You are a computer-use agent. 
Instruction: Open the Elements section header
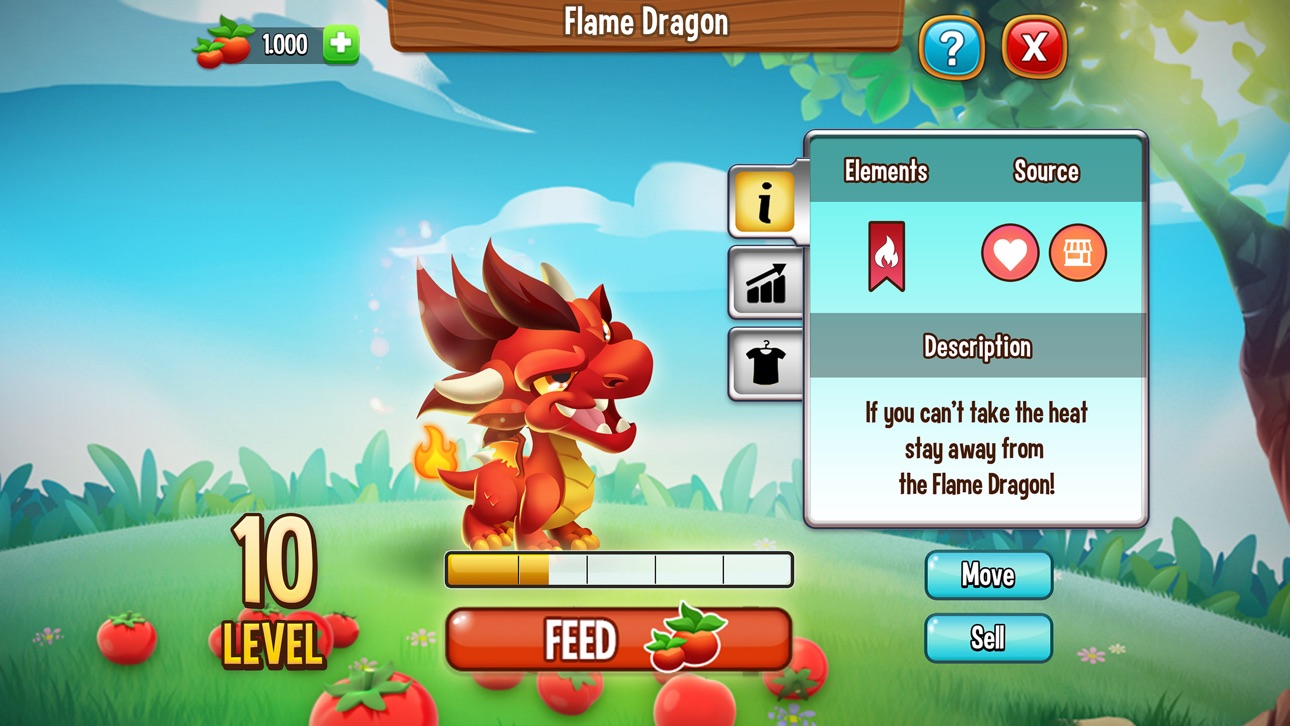click(888, 171)
